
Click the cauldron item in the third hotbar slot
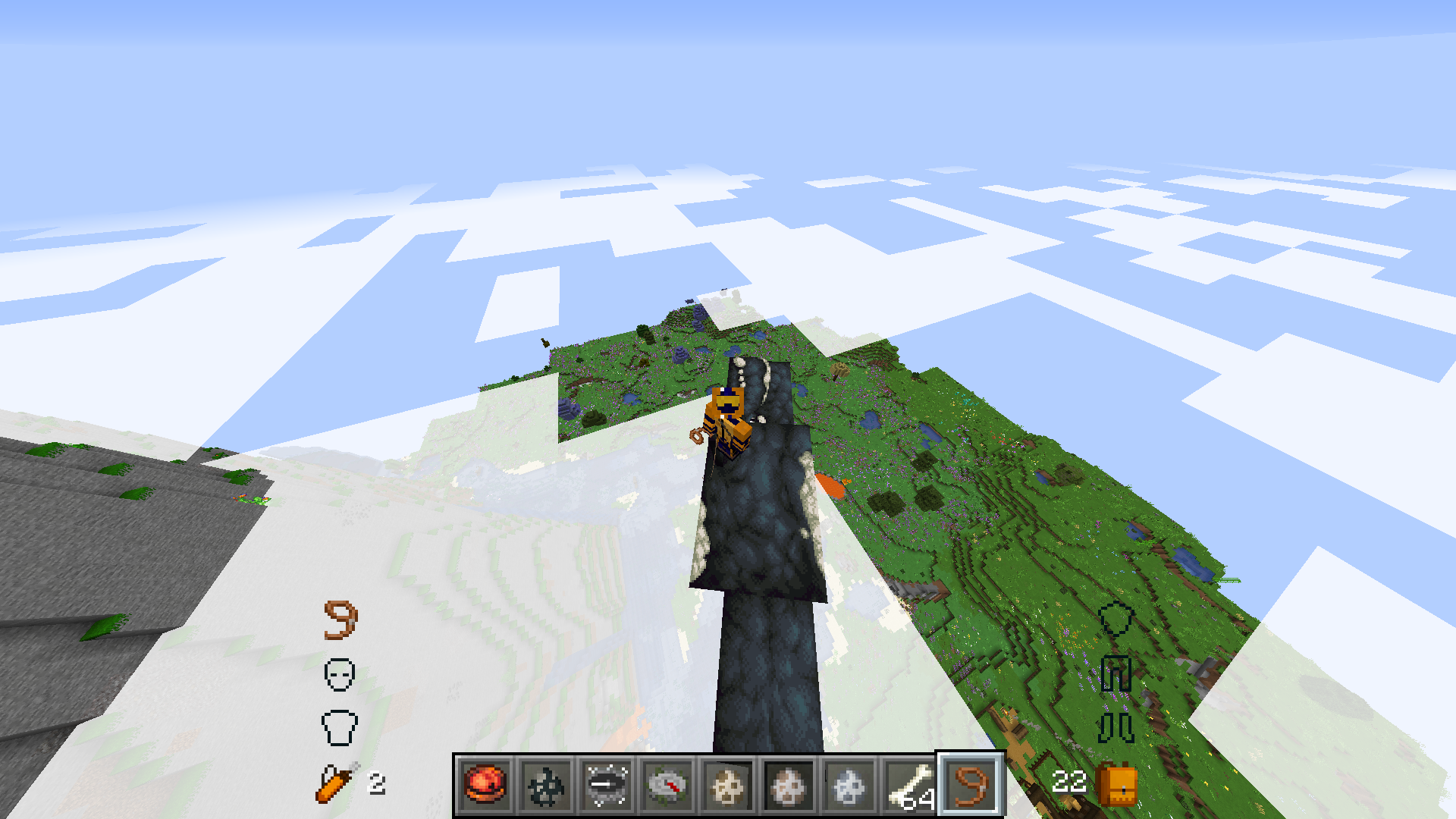[607, 785]
